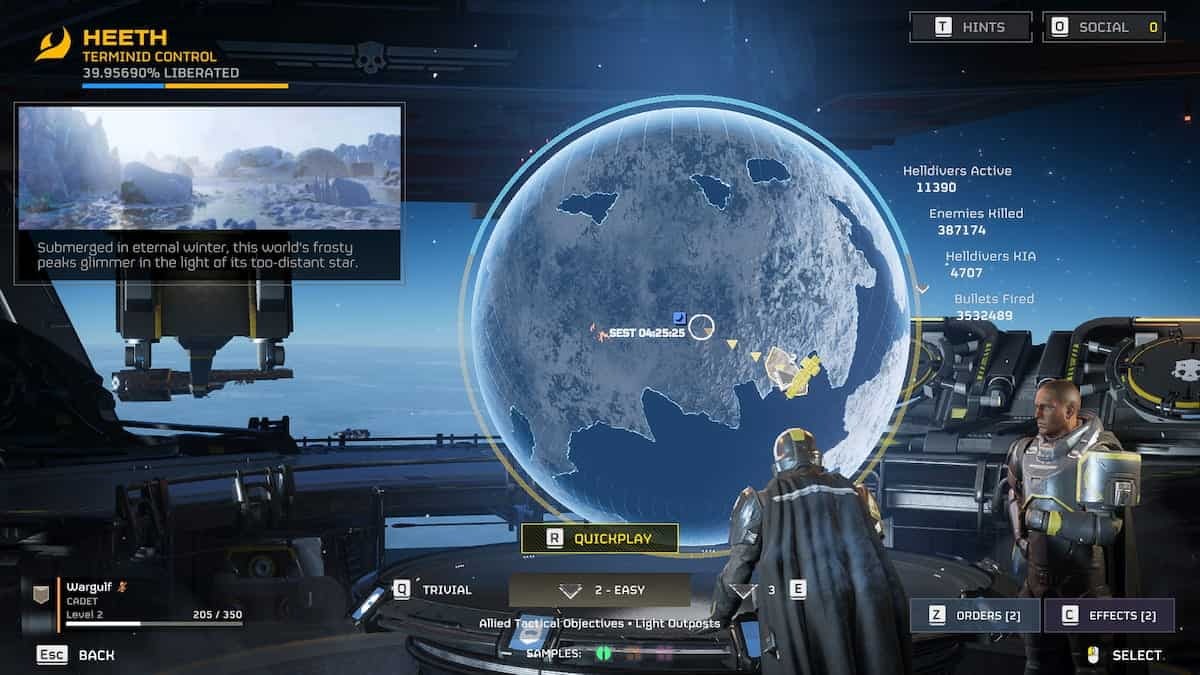Click the Heeth planet preview image

point(210,167)
